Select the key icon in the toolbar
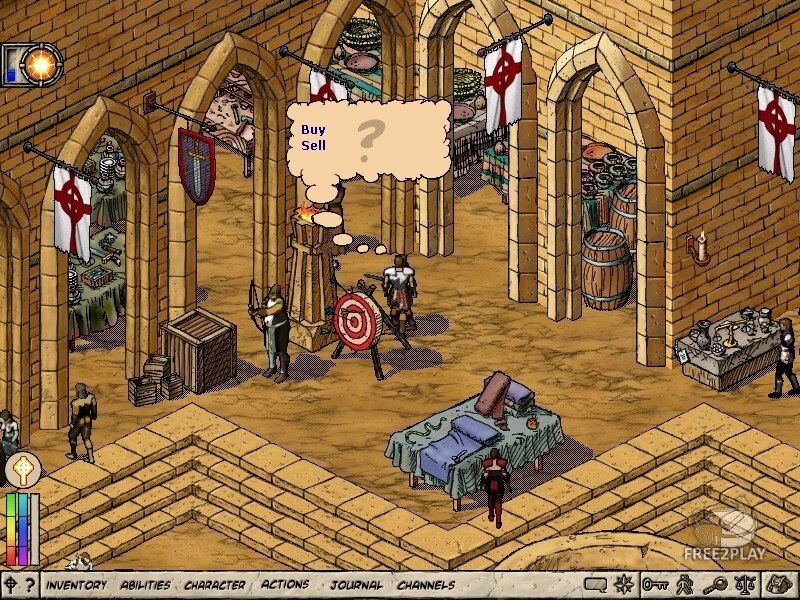Image resolution: width=800 pixels, height=600 pixels. coord(655,585)
